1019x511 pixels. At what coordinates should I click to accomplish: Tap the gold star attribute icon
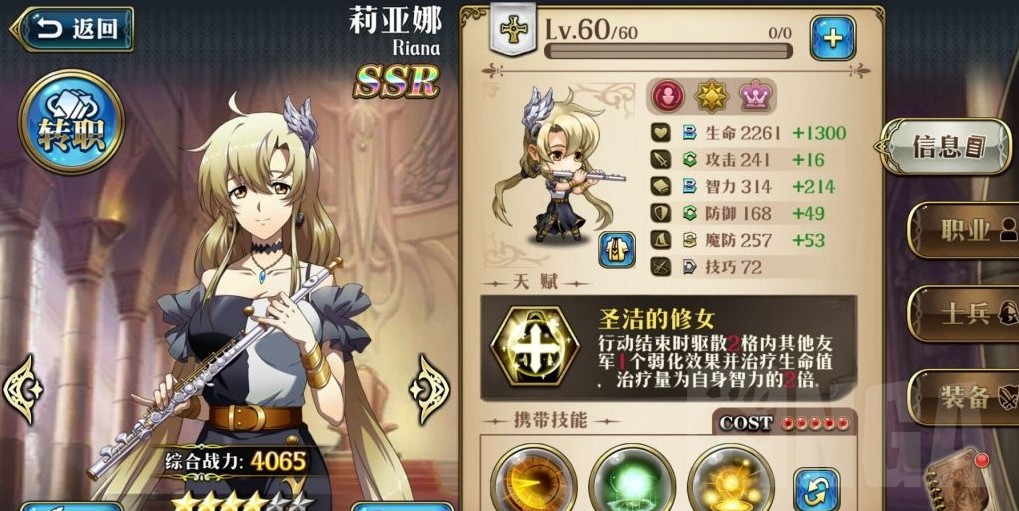coord(710,97)
